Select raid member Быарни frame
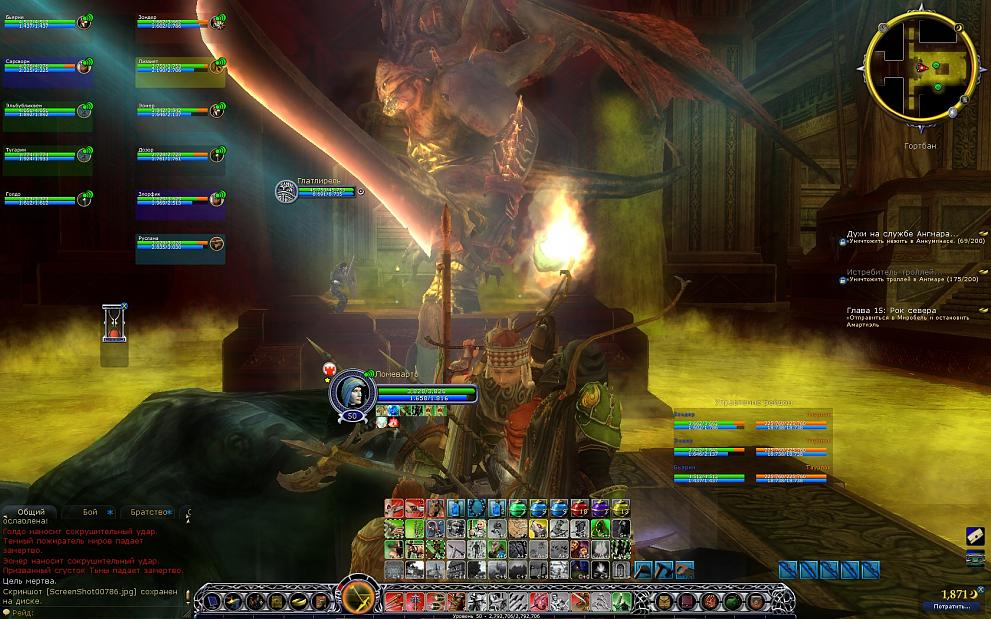 [47, 22]
